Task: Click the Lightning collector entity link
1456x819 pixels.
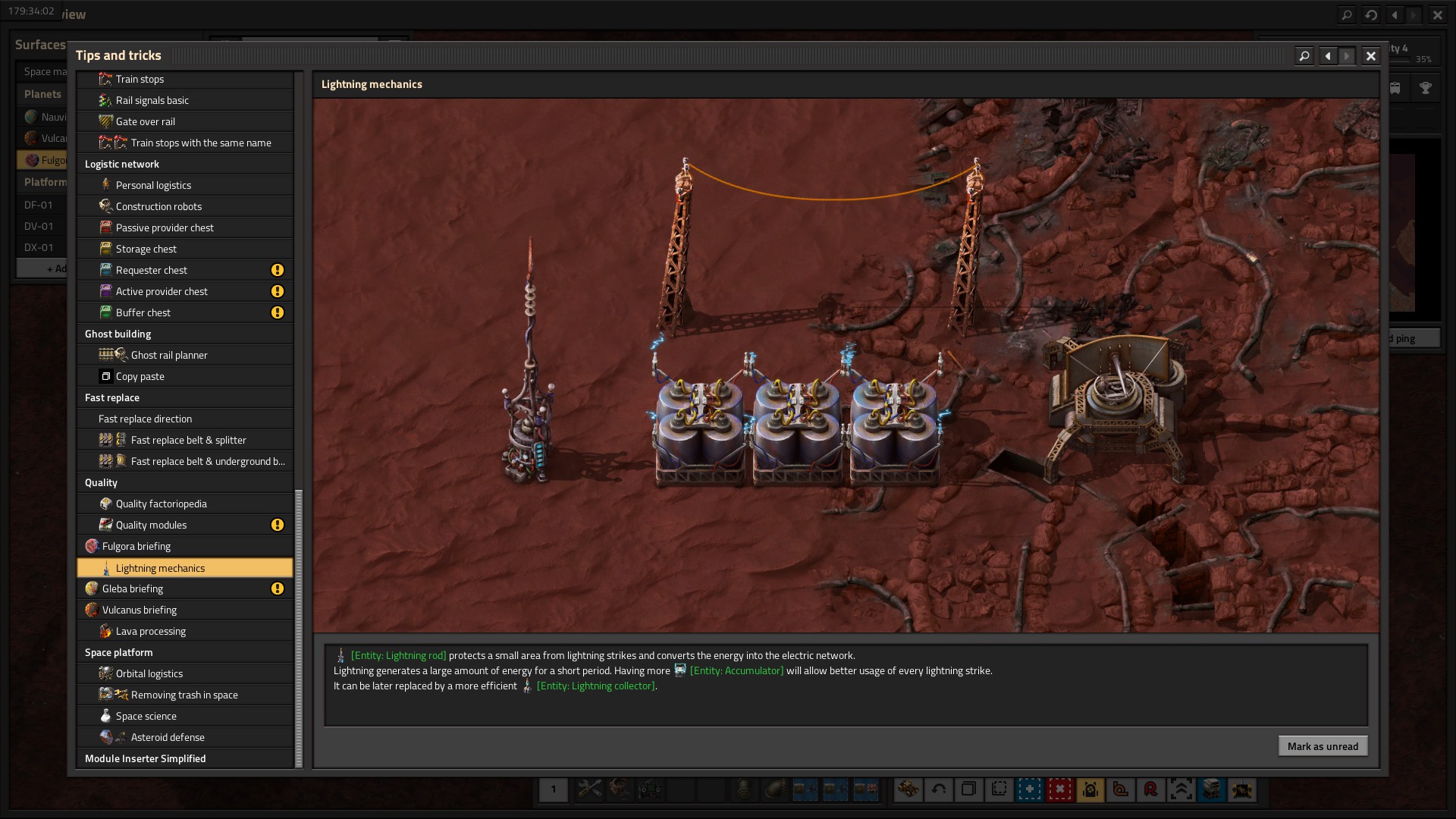Action: 596,686
